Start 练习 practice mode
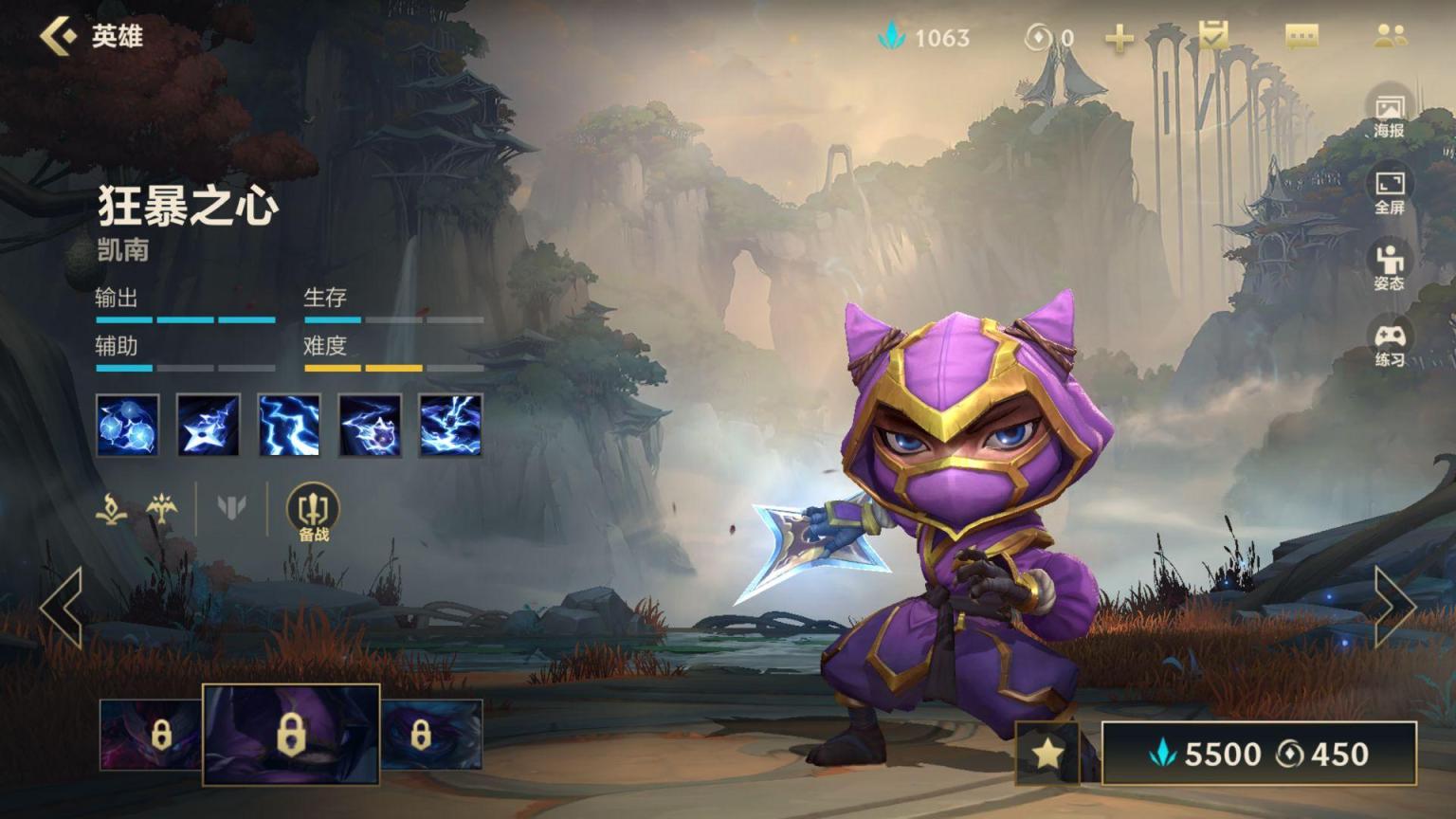Viewport: 1456px width, 819px height. (x=1389, y=345)
